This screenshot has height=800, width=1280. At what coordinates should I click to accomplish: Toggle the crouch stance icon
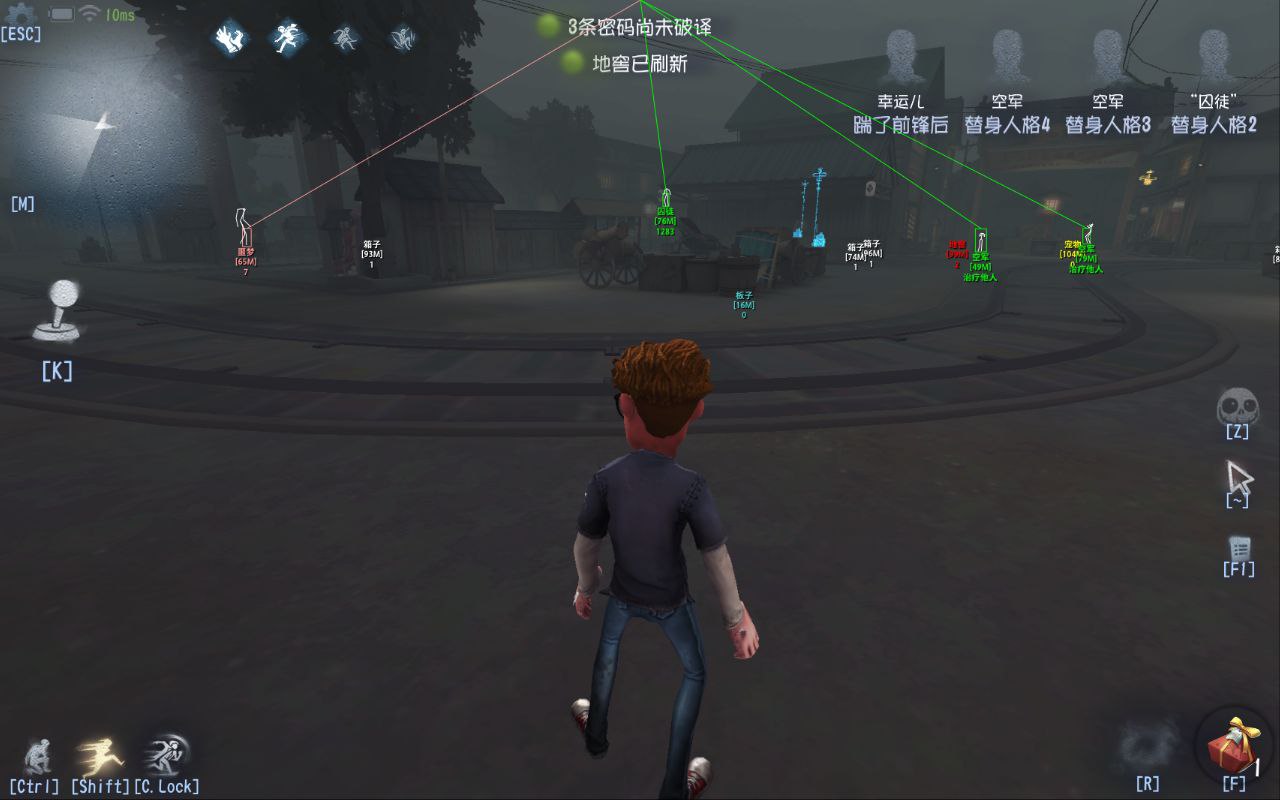point(36,756)
